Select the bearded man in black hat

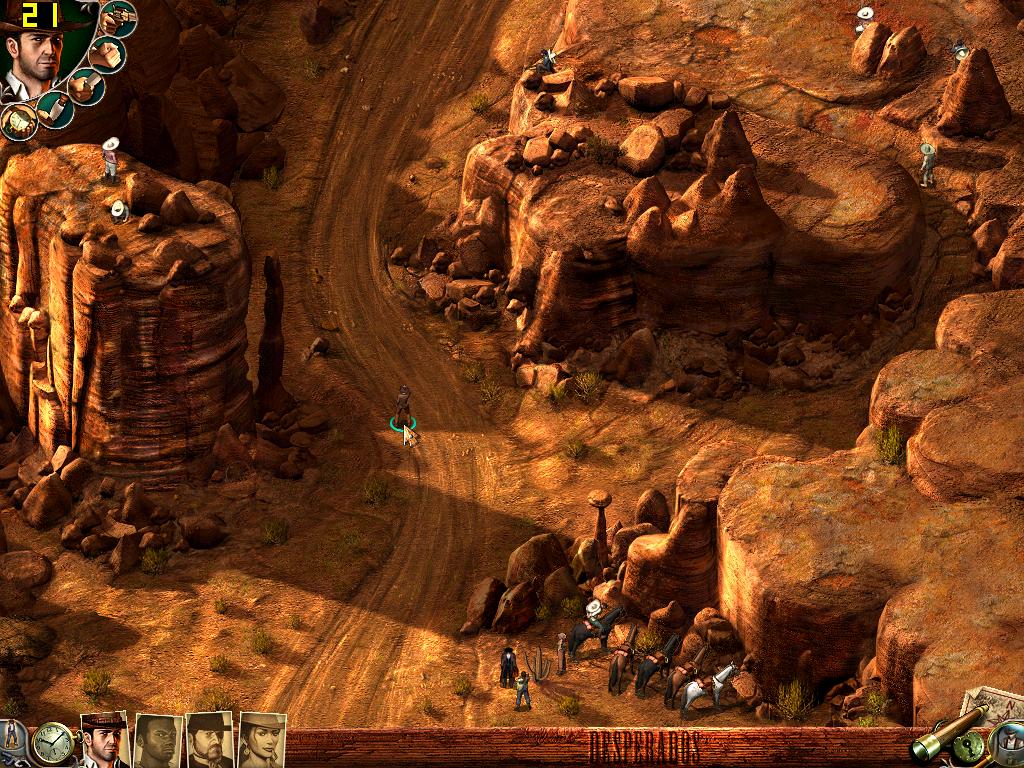pos(209,740)
